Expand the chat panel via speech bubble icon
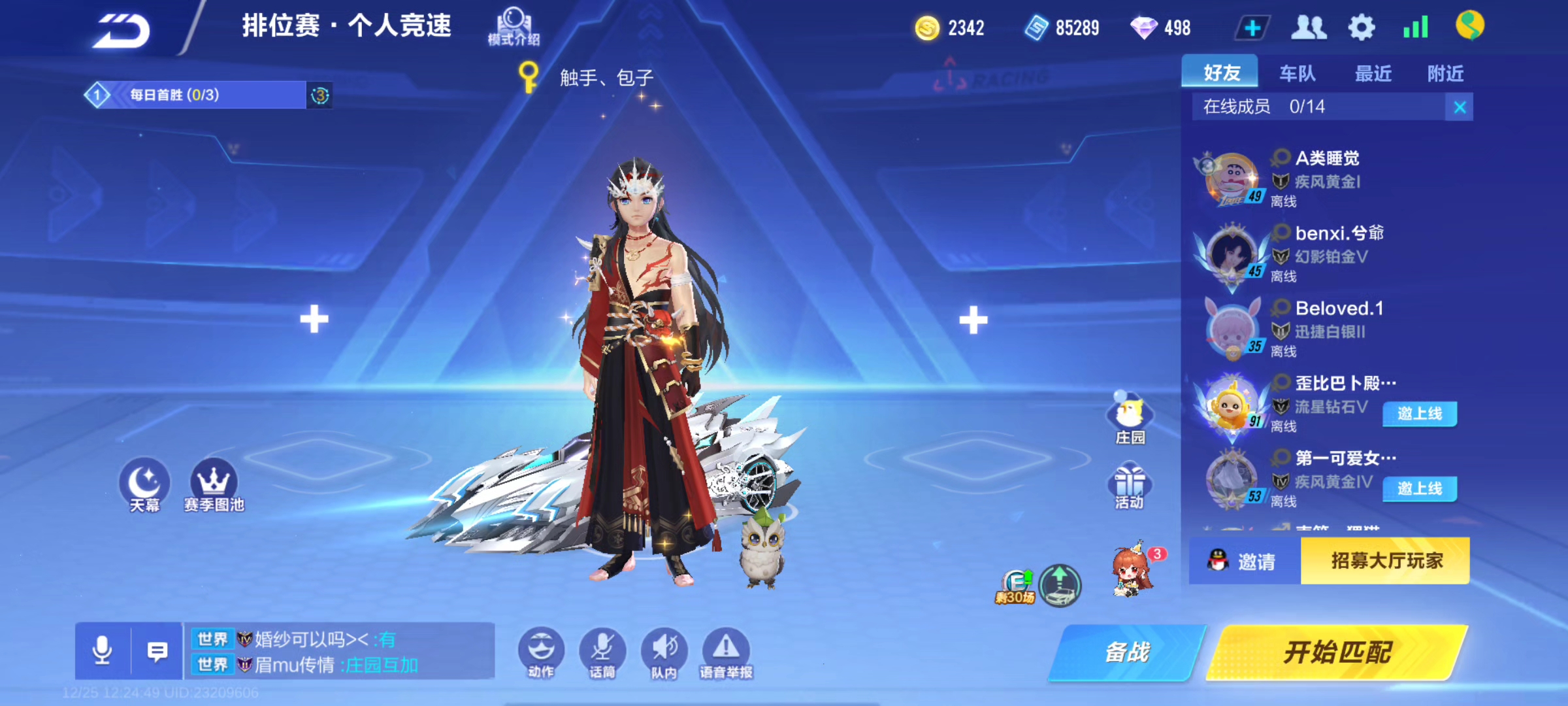Image resolution: width=1568 pixels, height=706 pixels. point(158,650)
